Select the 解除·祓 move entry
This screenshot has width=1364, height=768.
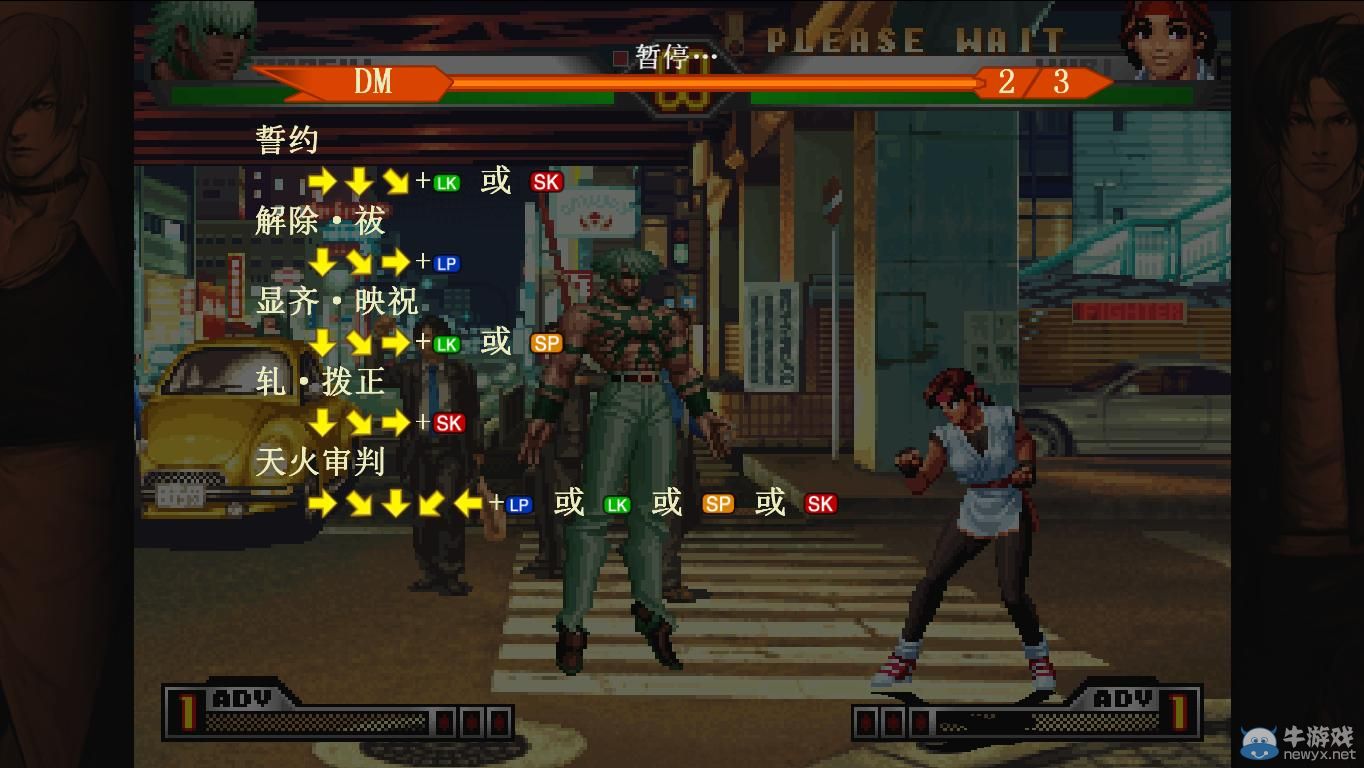(320, 221)
